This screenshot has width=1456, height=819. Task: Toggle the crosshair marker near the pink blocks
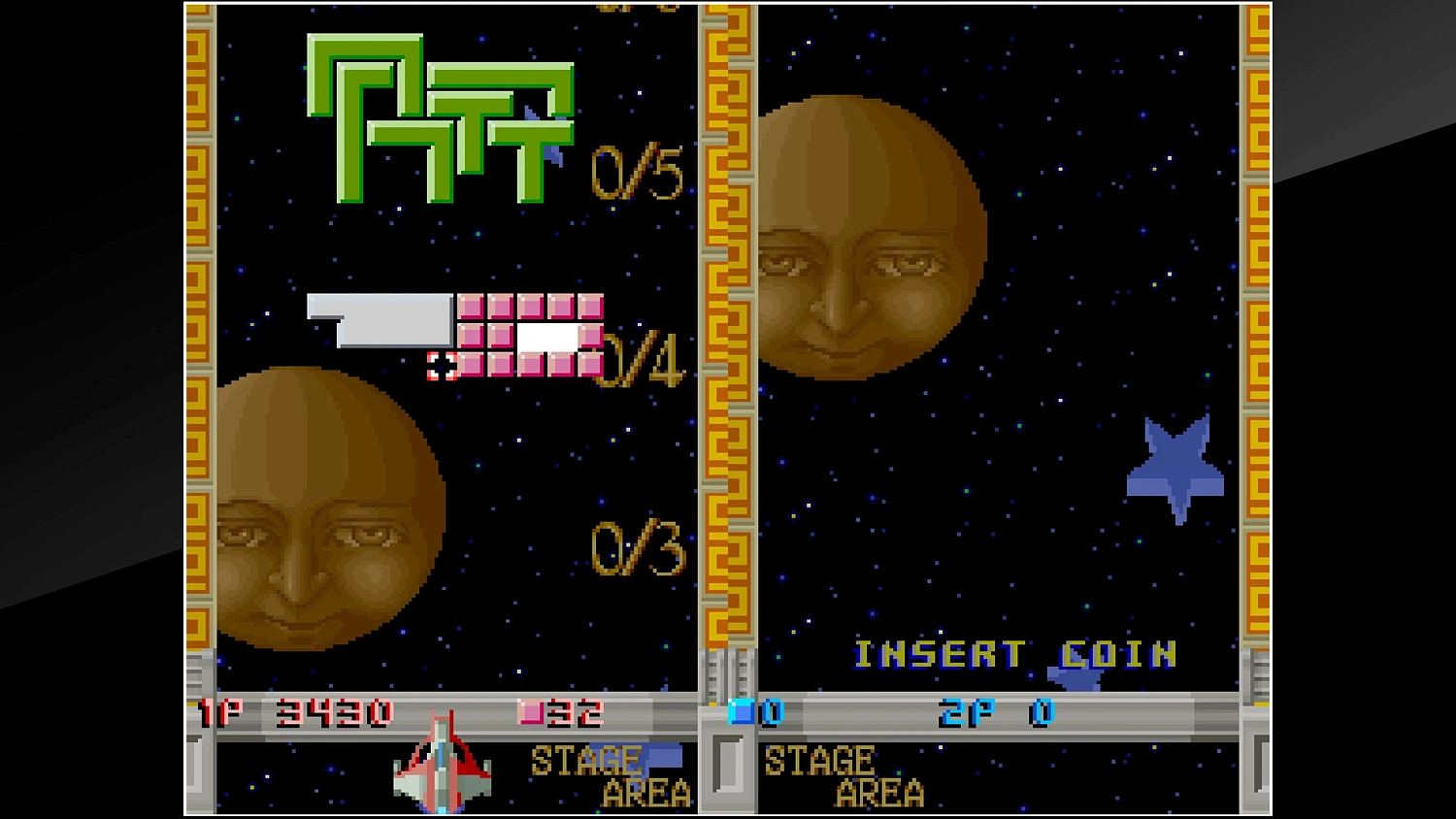click(x=442, y=367)
